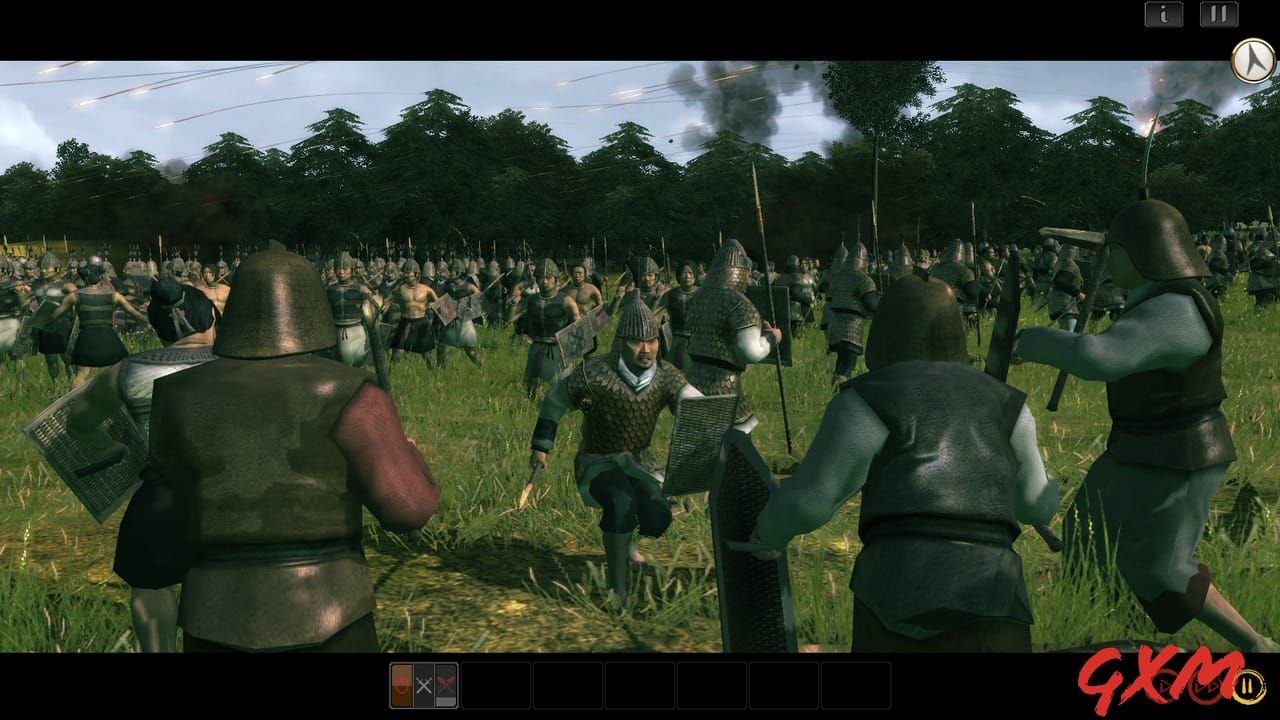Click the red crossed-weapons icon on the unit card

[447, 682]
